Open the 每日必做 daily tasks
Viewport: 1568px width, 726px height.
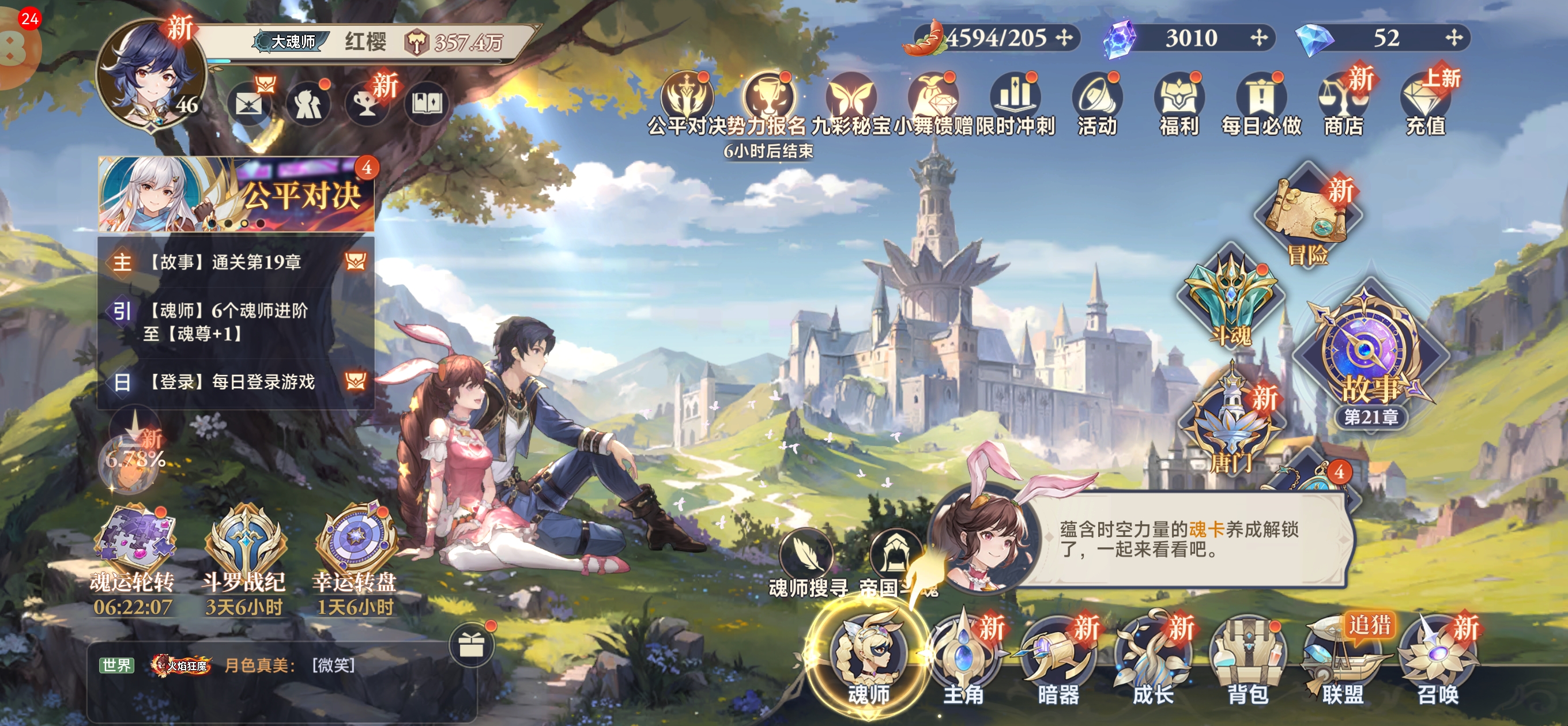coord(1261,104)
